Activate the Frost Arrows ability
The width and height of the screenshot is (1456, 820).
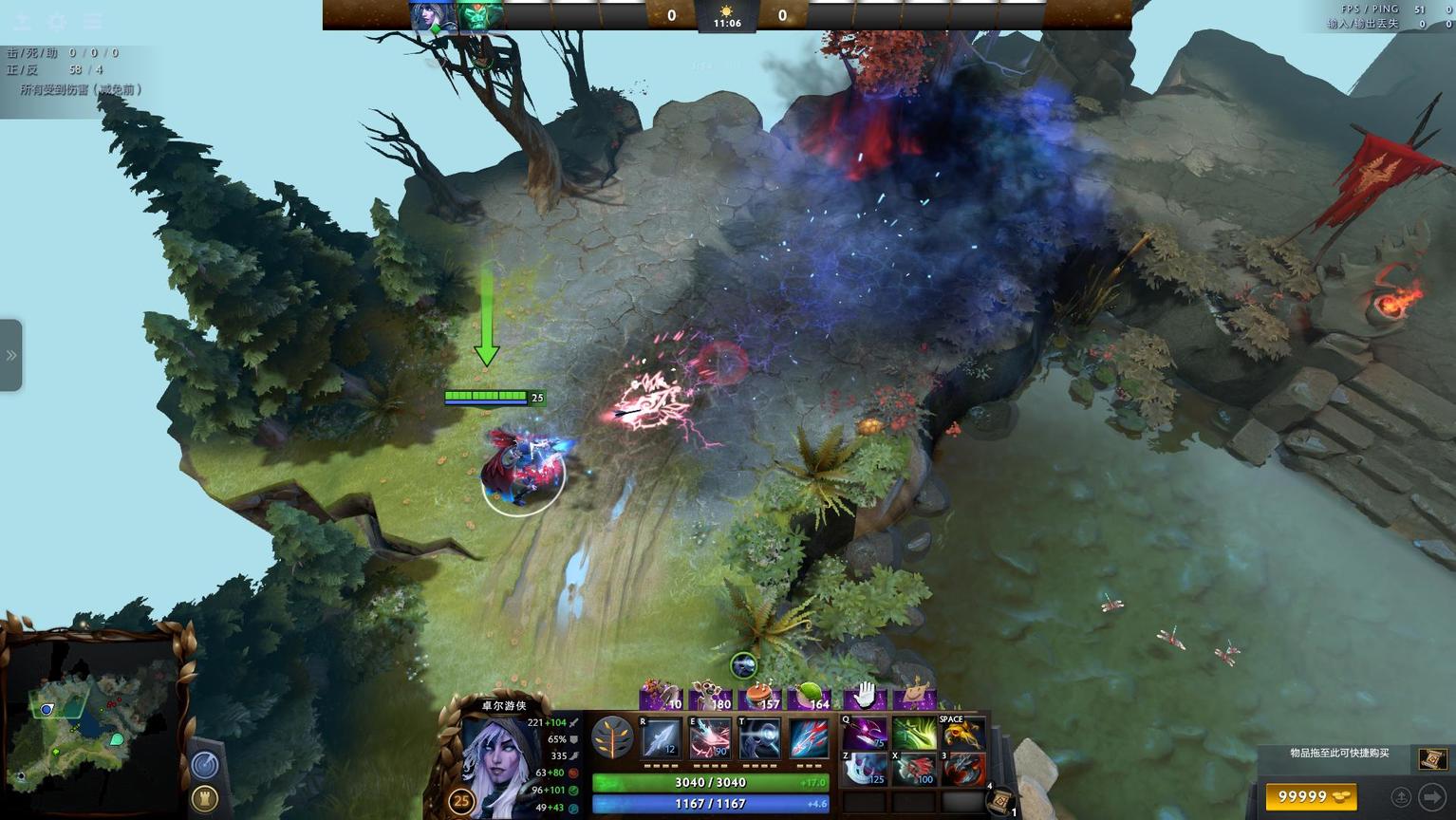pos(662,737)
